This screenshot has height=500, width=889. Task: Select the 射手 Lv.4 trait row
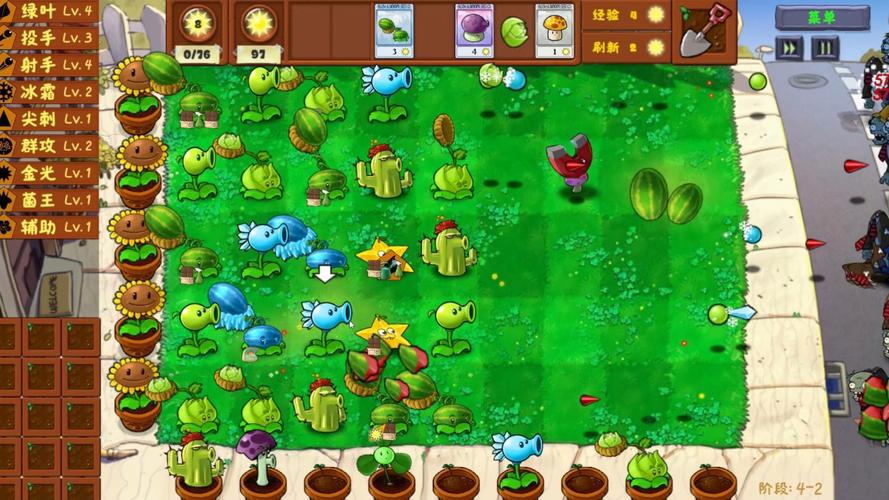coord(49,65)
